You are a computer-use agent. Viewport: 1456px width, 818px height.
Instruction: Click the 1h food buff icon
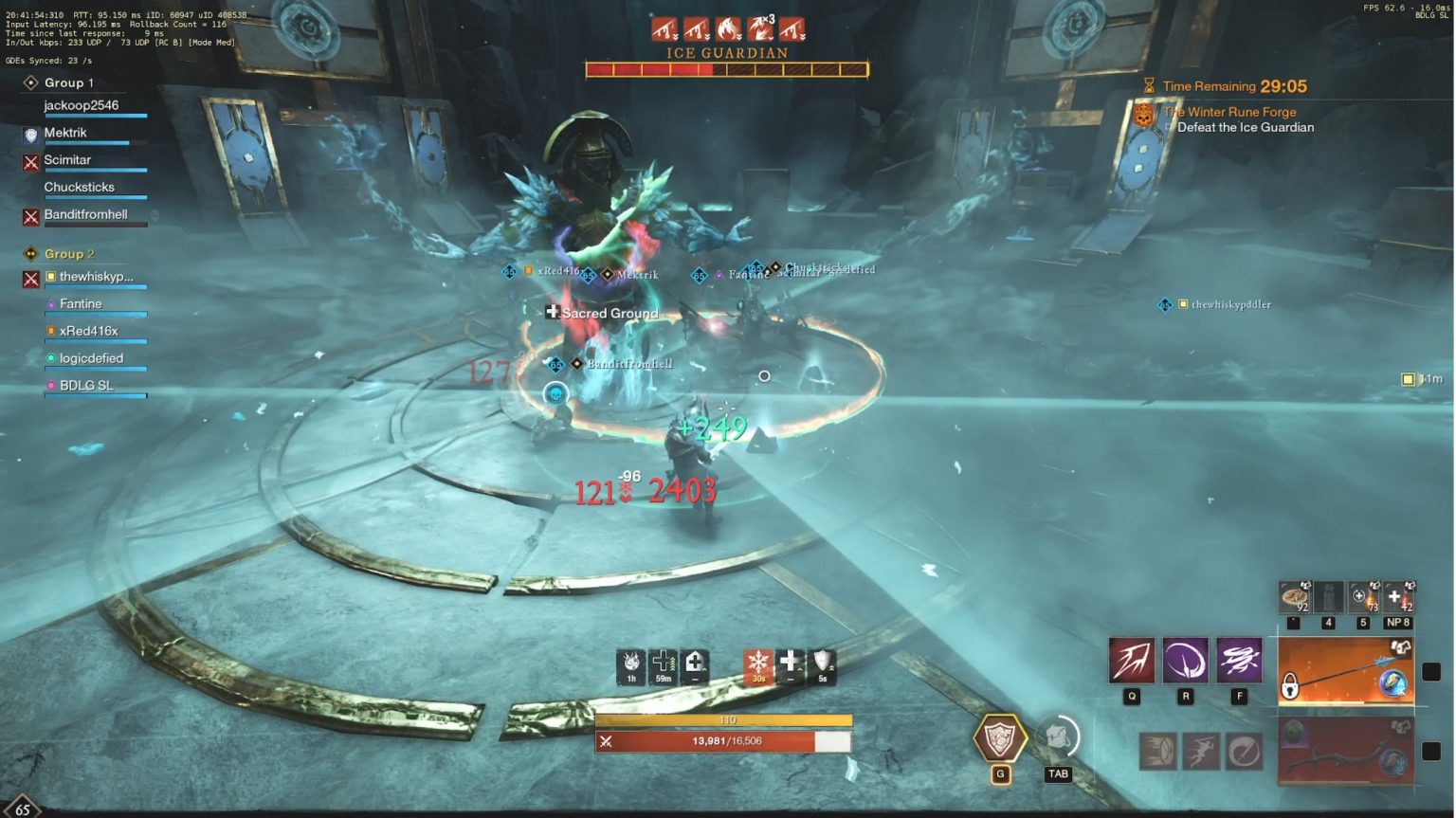tap(629, 663)
